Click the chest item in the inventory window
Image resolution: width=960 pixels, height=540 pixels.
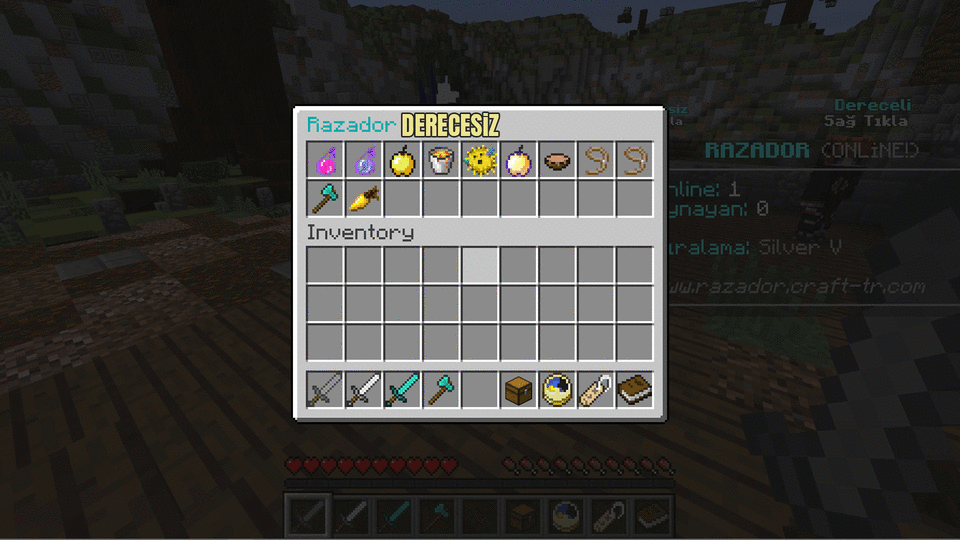pyautogui.click(x=518, y=389)
